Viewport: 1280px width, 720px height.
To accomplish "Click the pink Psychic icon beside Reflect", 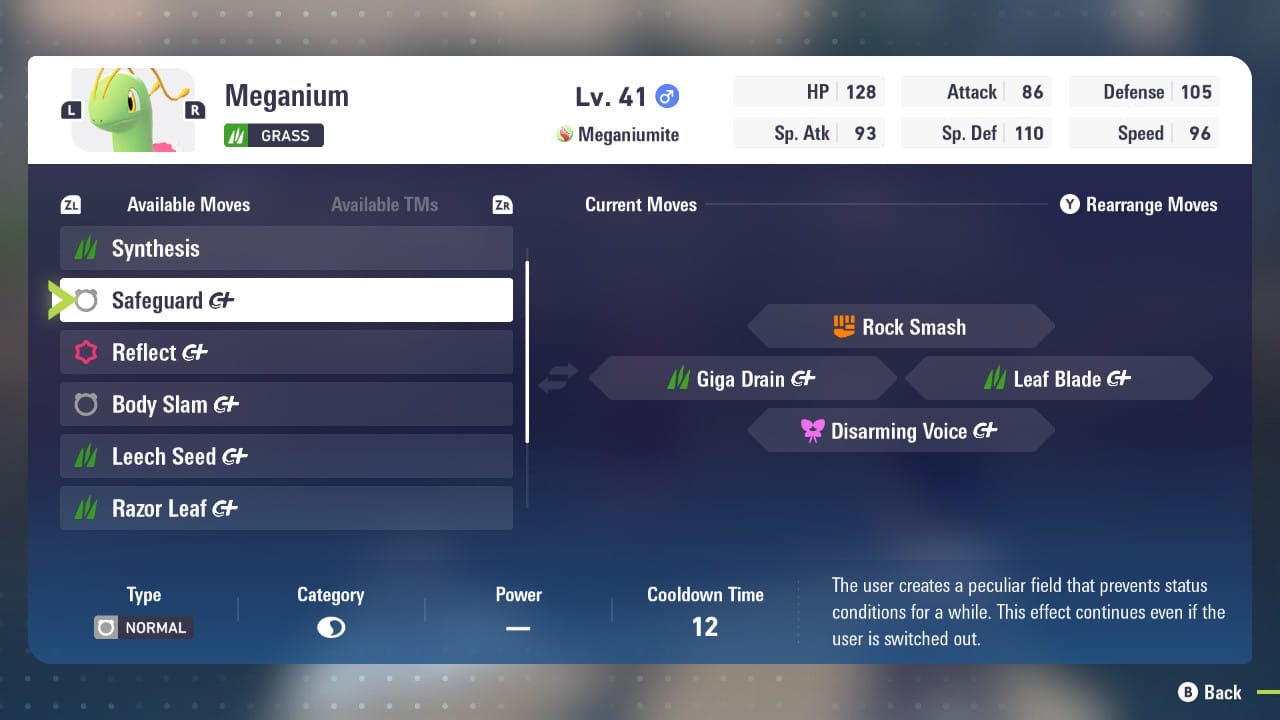I will tap(85, 352).
